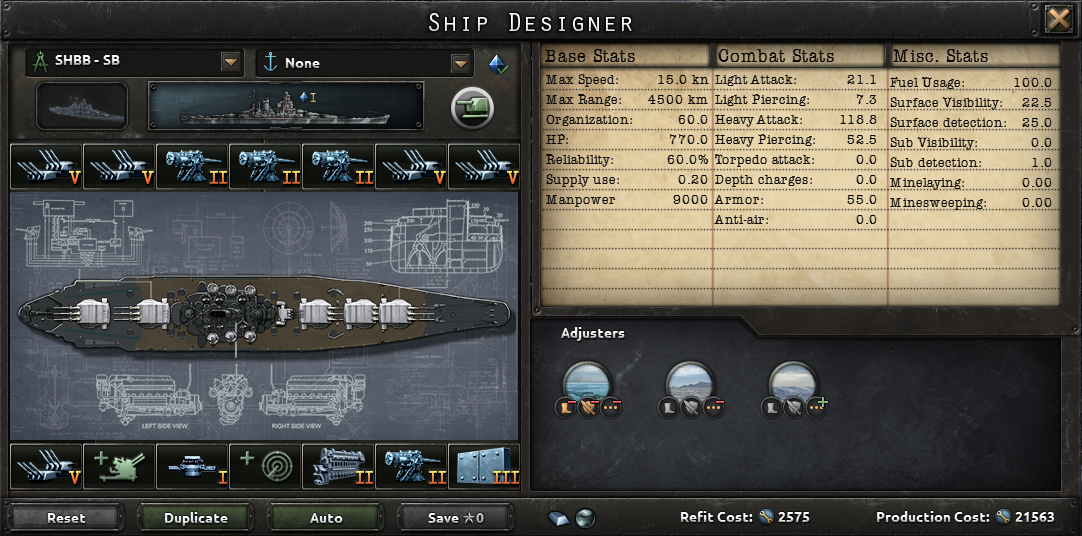Open the anchor dropdown showing None
Image resolution: width=1082 pixels, height=536 pixels.
460,63
